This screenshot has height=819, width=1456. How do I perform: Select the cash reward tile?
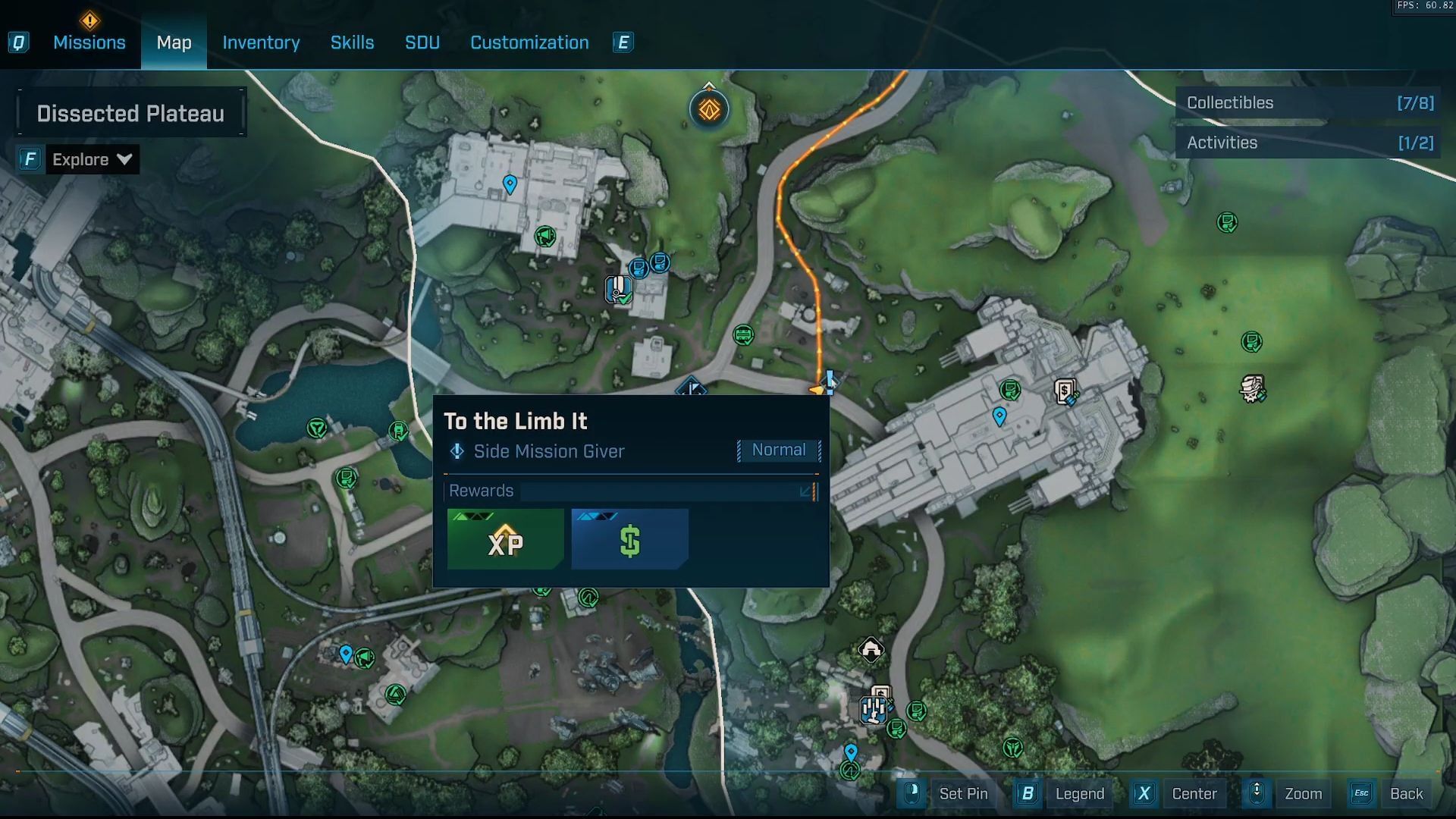(629, 539)
